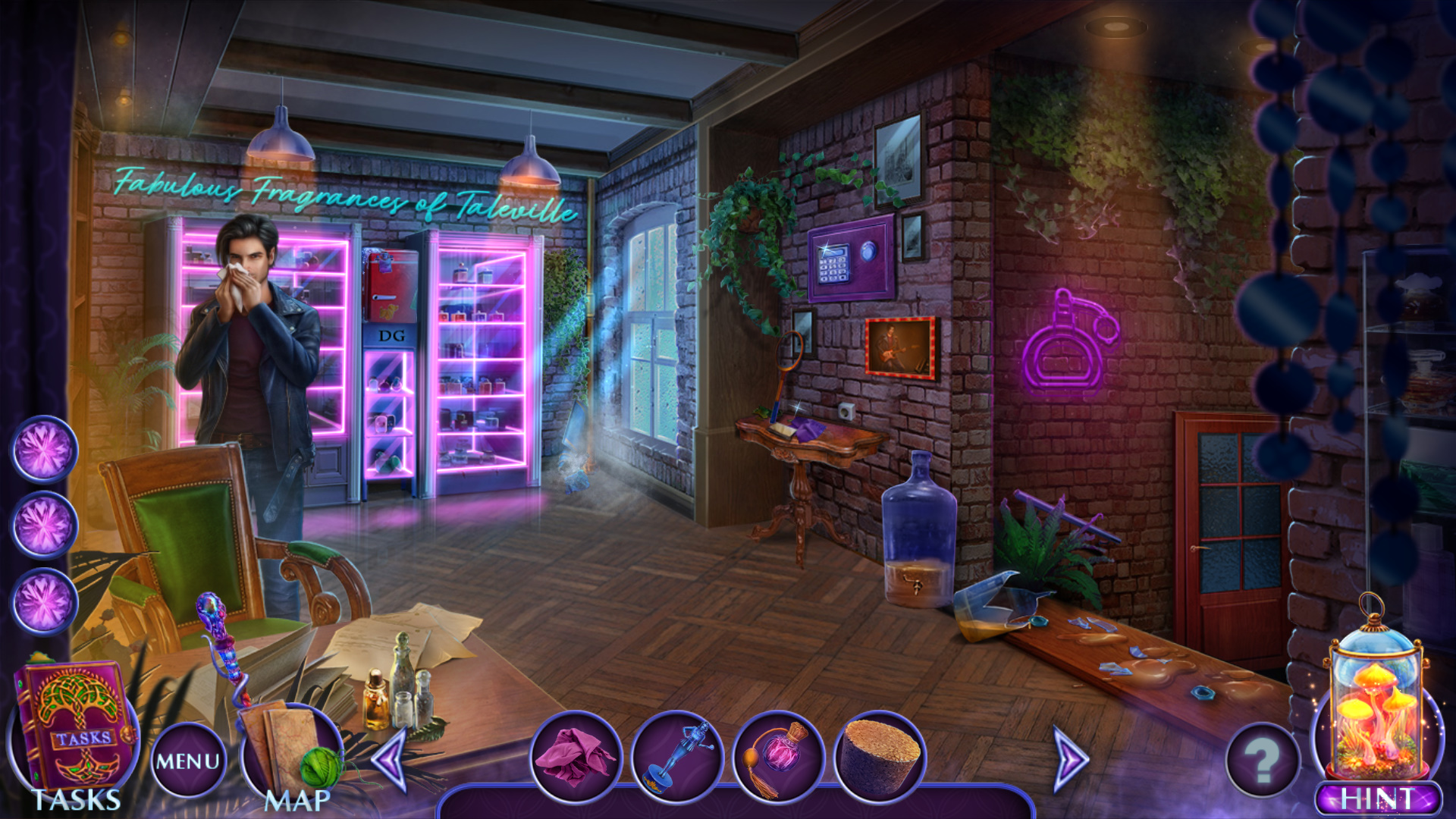Show next inventory items with right arrow
Viewport: 1456px width, 819px height.
[1070, 759]
